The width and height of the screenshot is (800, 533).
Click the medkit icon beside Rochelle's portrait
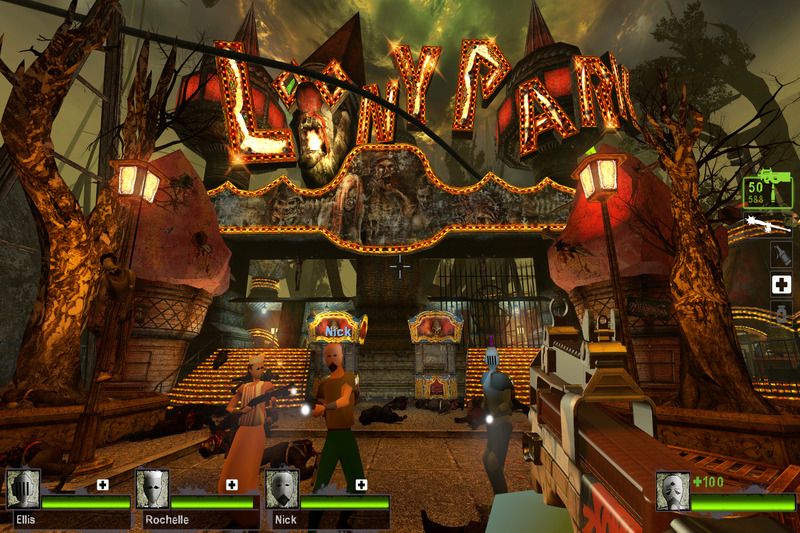click(x=232, y=484)
